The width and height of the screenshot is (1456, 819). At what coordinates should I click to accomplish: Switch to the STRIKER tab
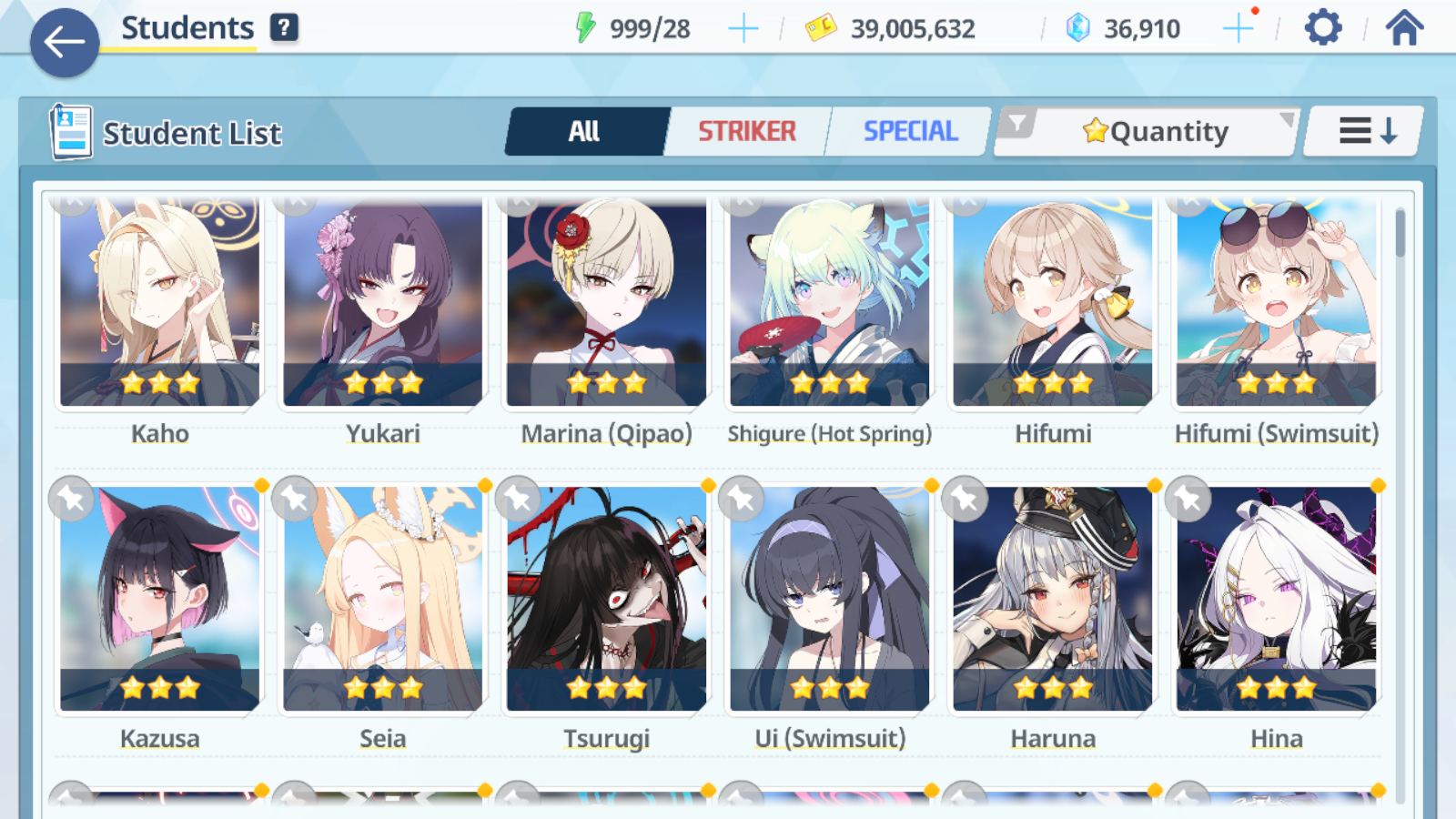click(747, 132)
